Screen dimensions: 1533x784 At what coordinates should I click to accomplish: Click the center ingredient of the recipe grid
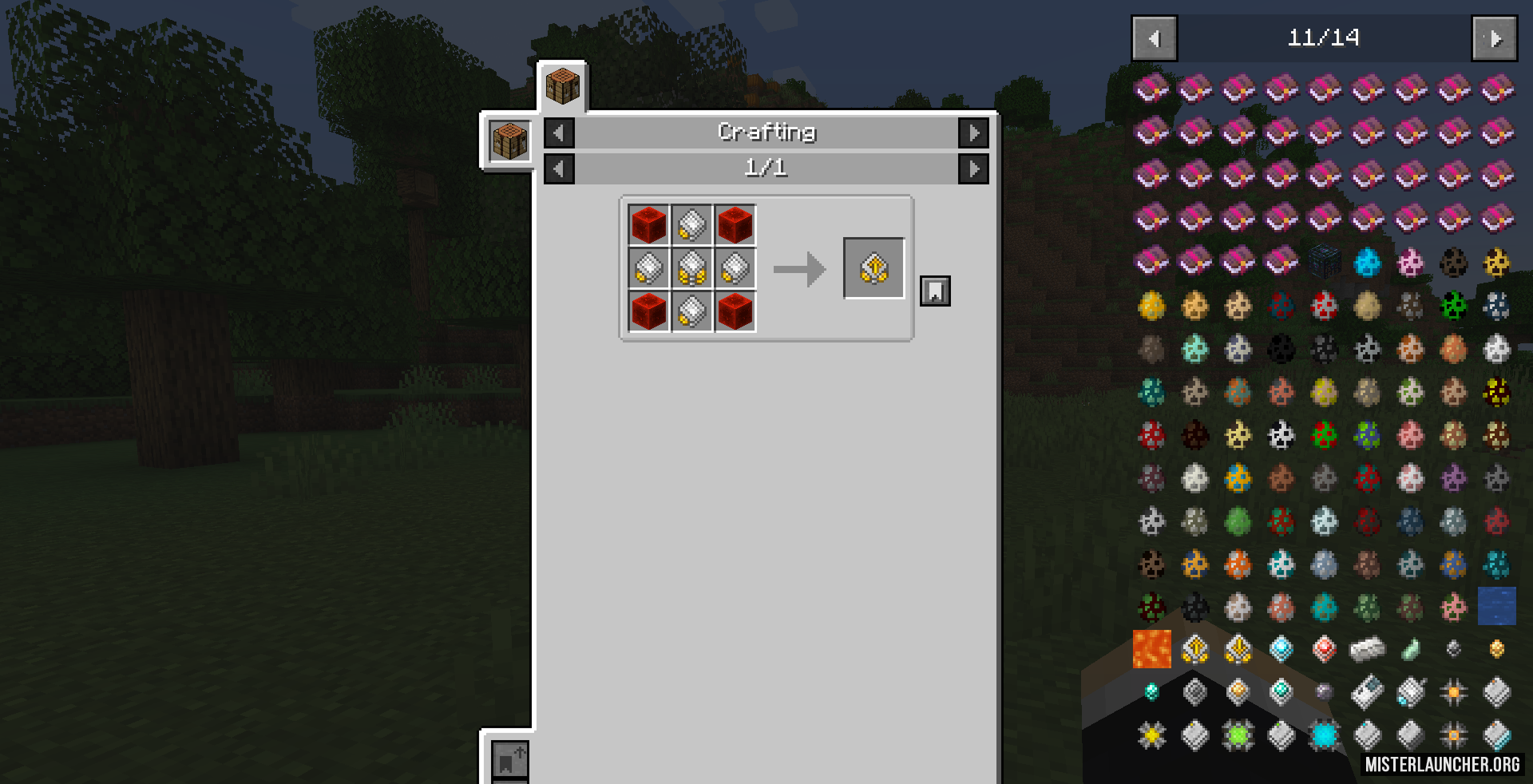(x=691, y=268)
